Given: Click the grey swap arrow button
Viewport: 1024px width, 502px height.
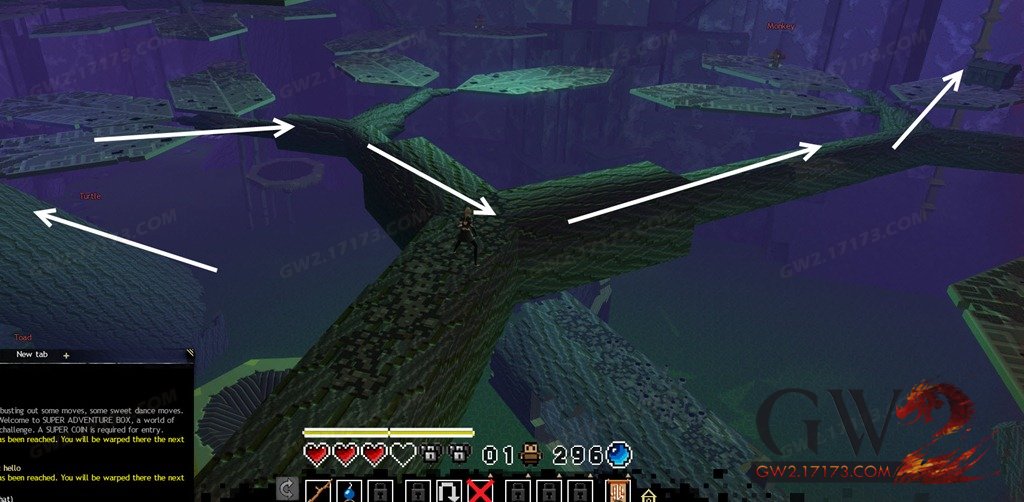Looking at the screenshot, I should 287,490.
